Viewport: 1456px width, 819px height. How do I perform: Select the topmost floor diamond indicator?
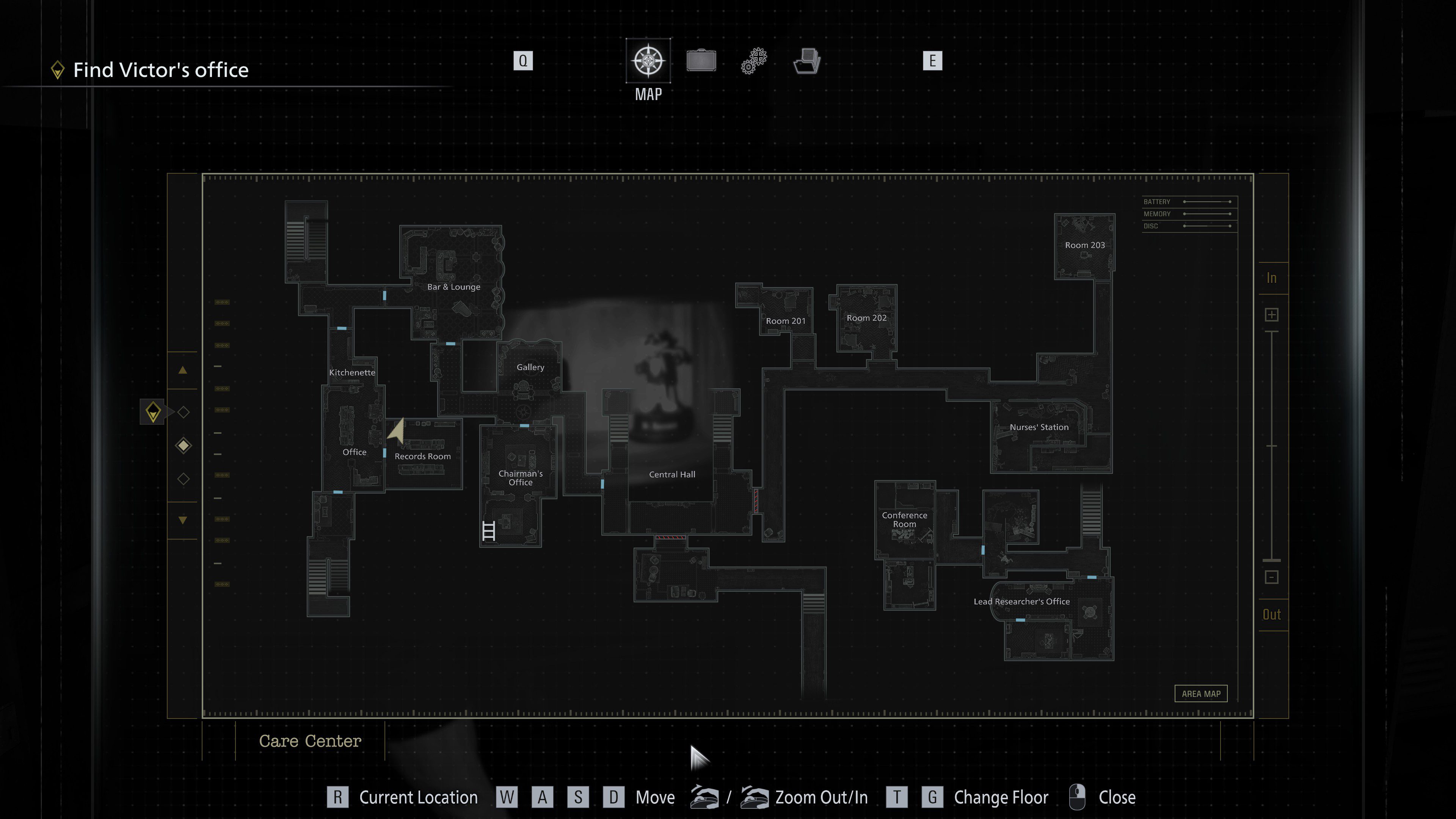(183, 412)
